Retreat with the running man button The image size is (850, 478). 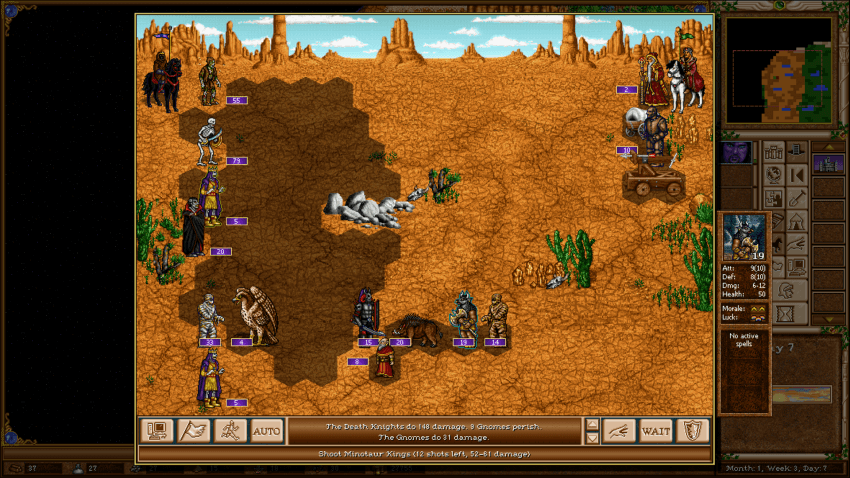click(230, 431)
